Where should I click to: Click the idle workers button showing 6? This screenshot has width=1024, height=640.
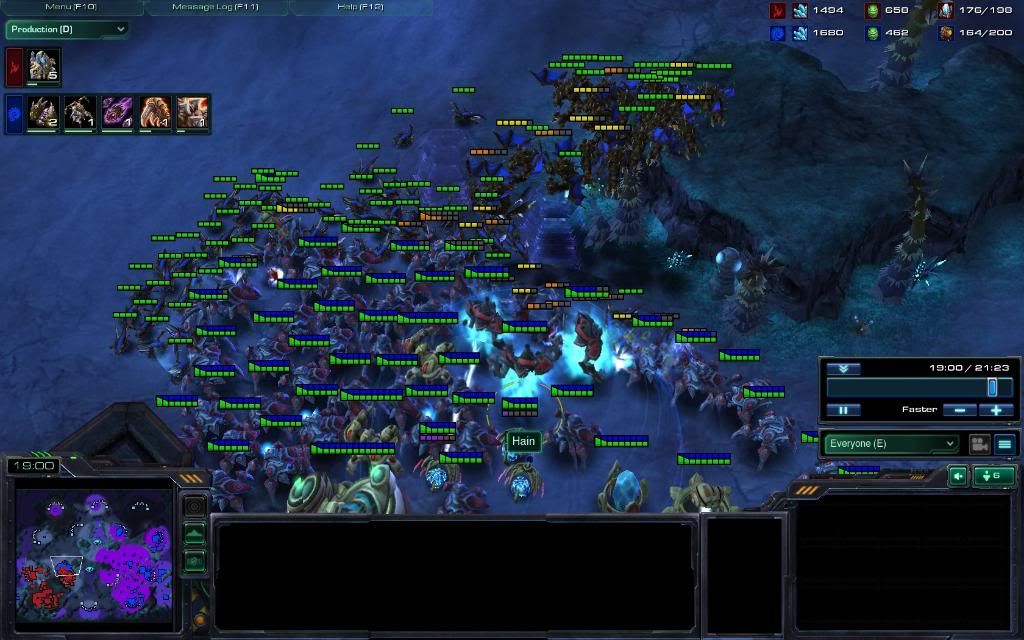(x=993, y=476)
